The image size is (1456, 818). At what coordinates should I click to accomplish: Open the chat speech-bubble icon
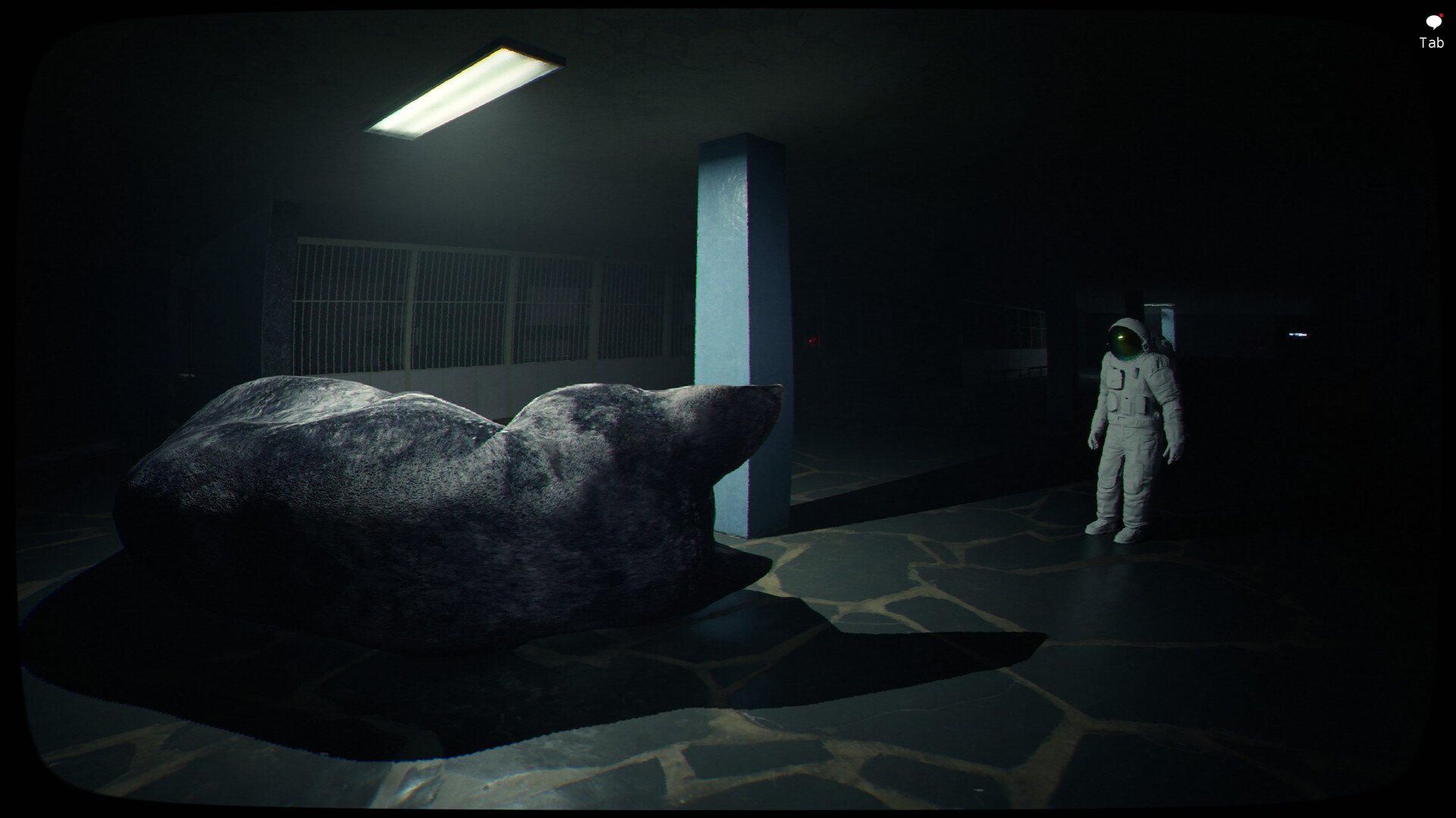pyautogui.click(x=1432, y=23)
